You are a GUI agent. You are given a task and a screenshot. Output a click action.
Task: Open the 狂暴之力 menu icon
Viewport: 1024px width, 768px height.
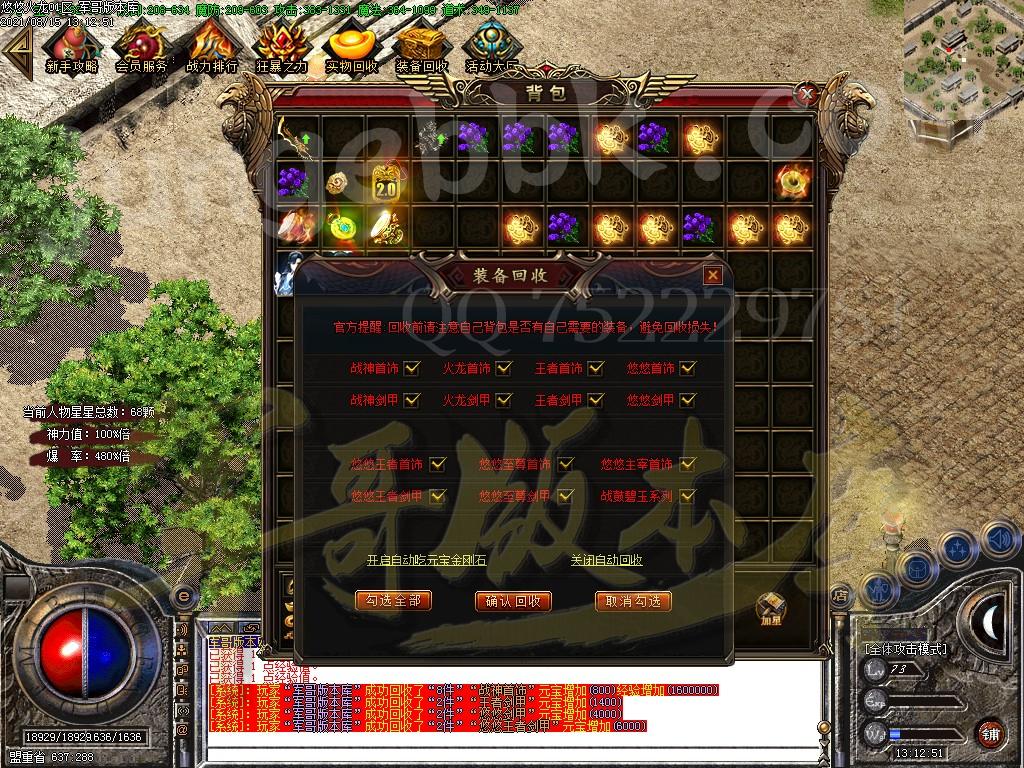[x=281, y=46]
